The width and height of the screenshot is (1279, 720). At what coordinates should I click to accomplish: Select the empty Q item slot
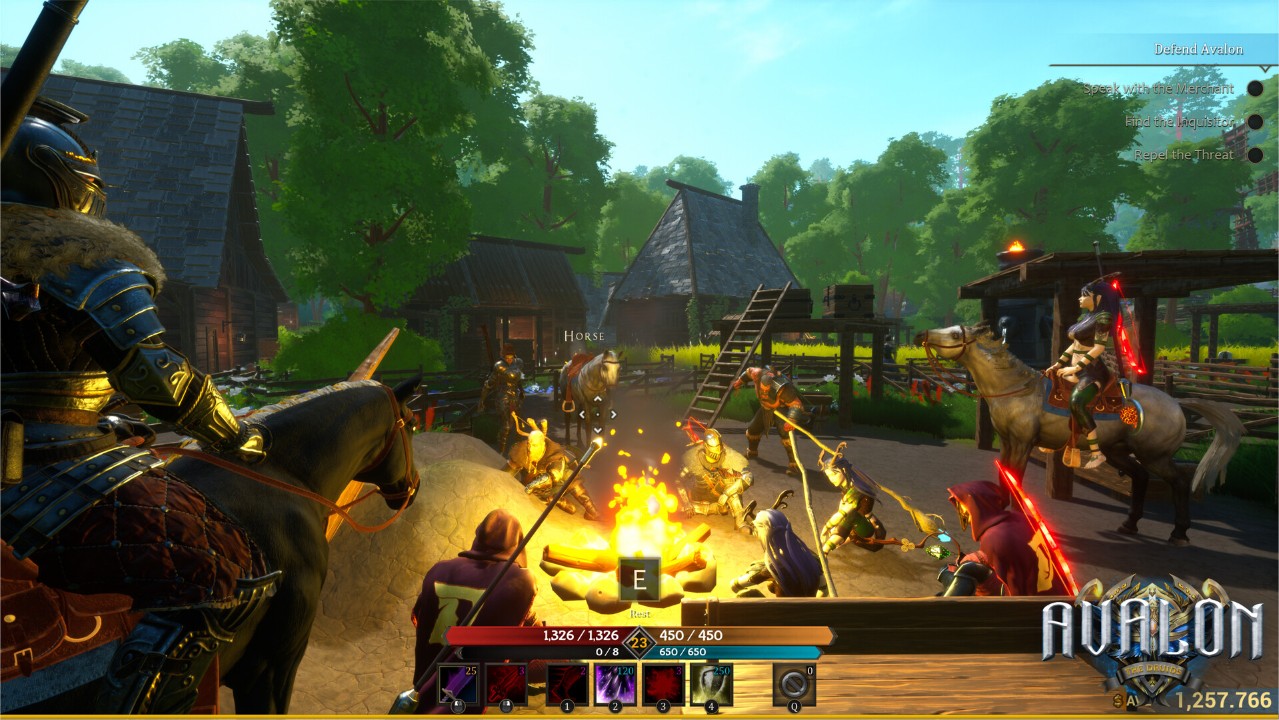click(x=793, y=684)
